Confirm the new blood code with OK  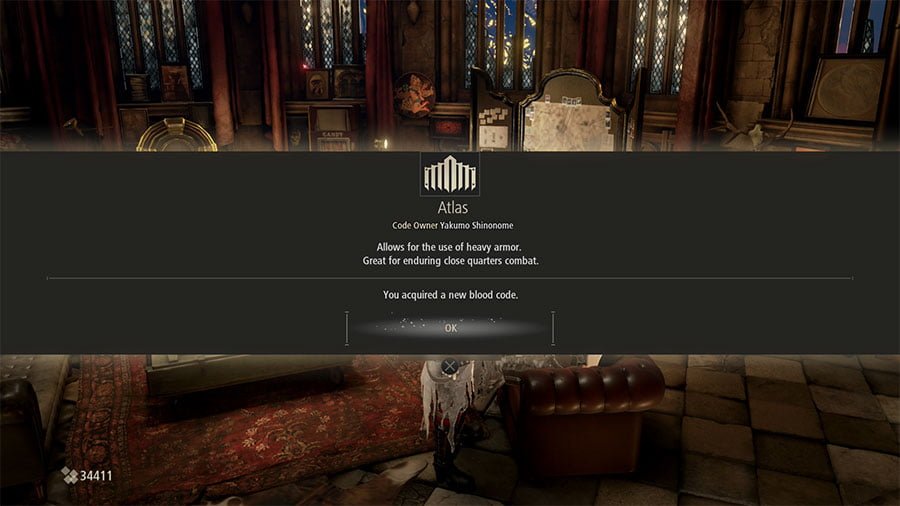[x=450, y=328]
